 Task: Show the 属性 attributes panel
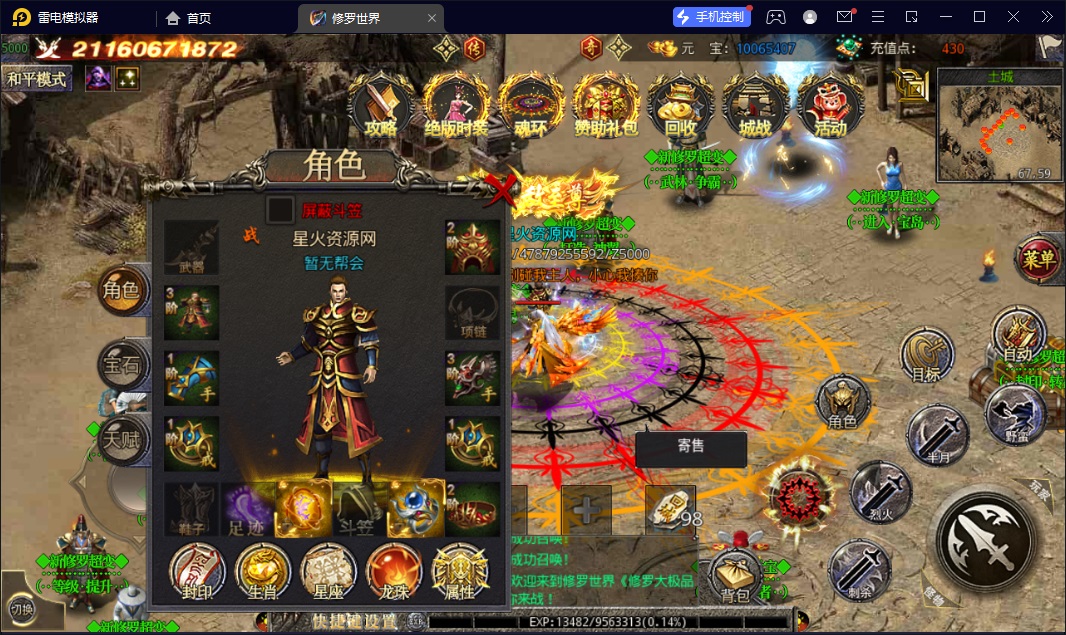click(460, 572)
